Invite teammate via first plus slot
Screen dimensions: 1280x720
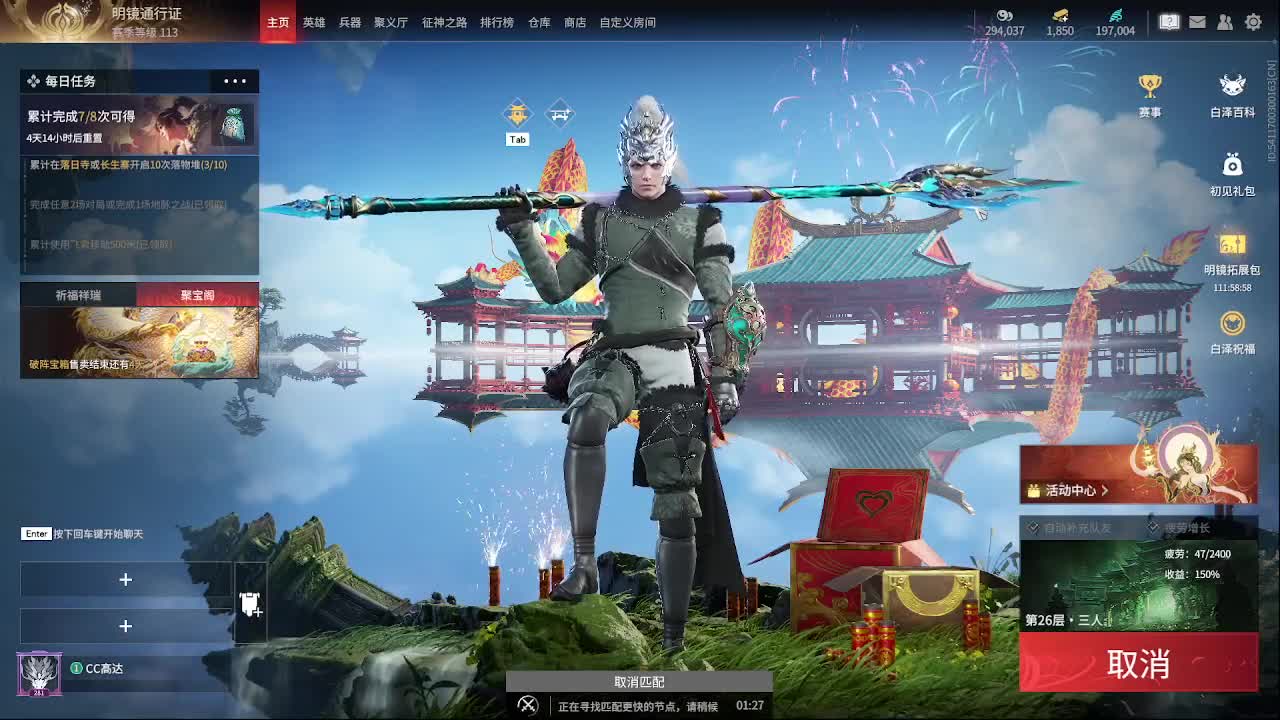[126, 579]
